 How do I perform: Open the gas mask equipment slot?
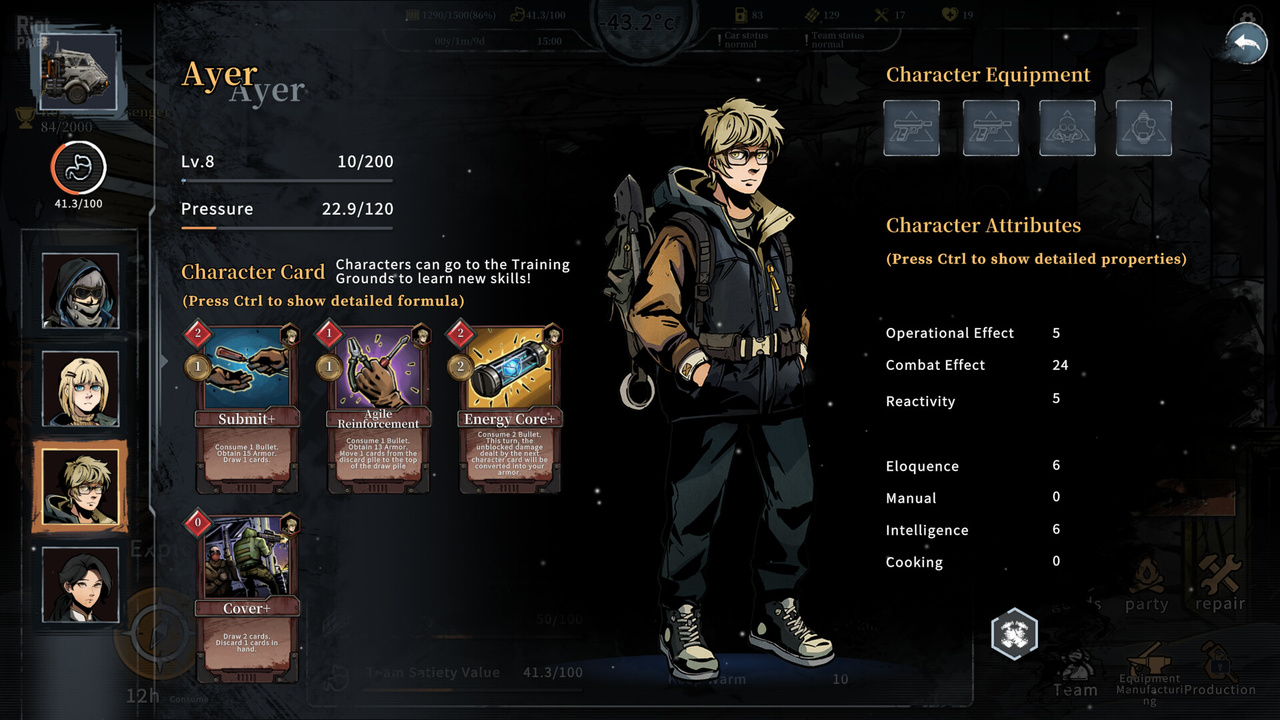point(1067,128)
